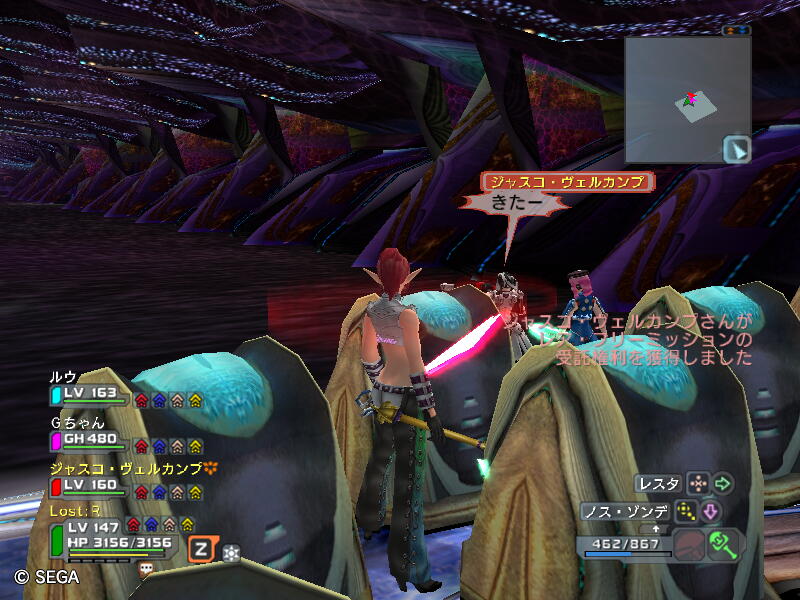Viewport: 800px width, 600px height.
Task: Click the yellow dotted ノス・ゾンデ icon
Action: [x=686, y=512]
